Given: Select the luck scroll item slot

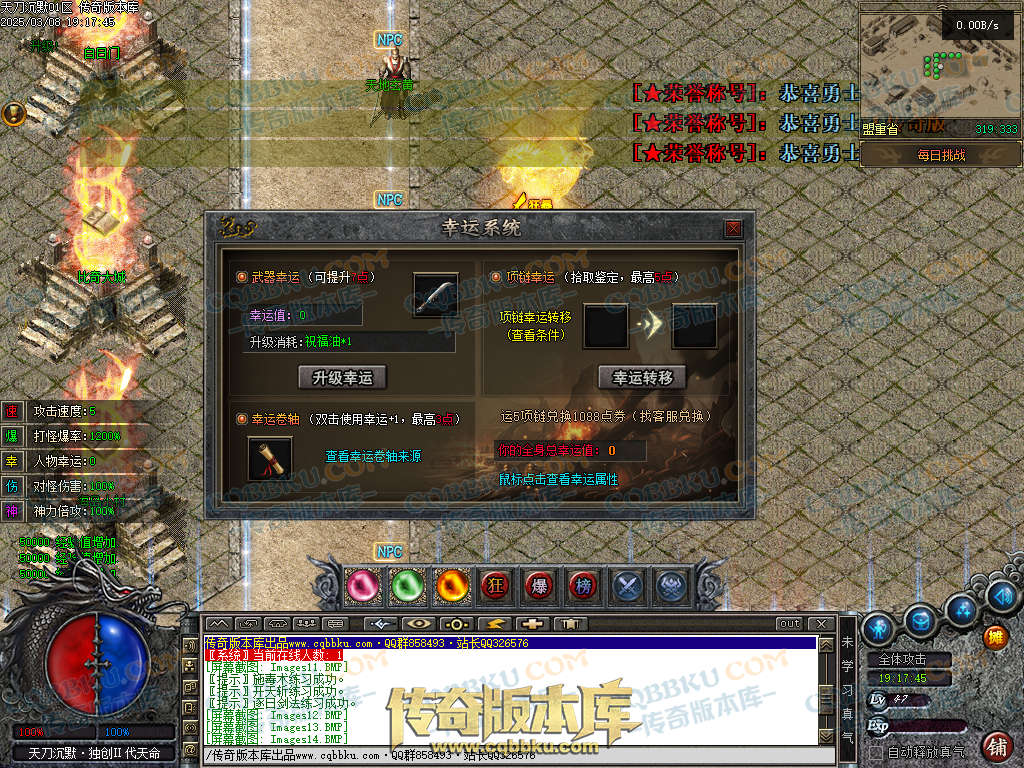Looking at the screenshot, I should tap(270, 458).
